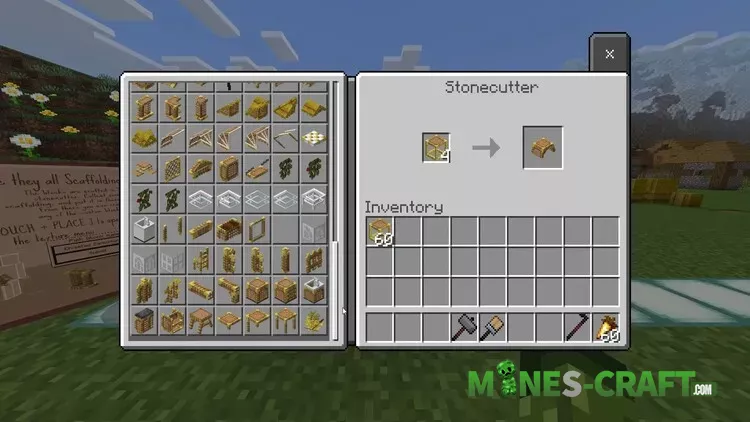Take the crafted item from the Stonecutter output slot

coord(543,147)
